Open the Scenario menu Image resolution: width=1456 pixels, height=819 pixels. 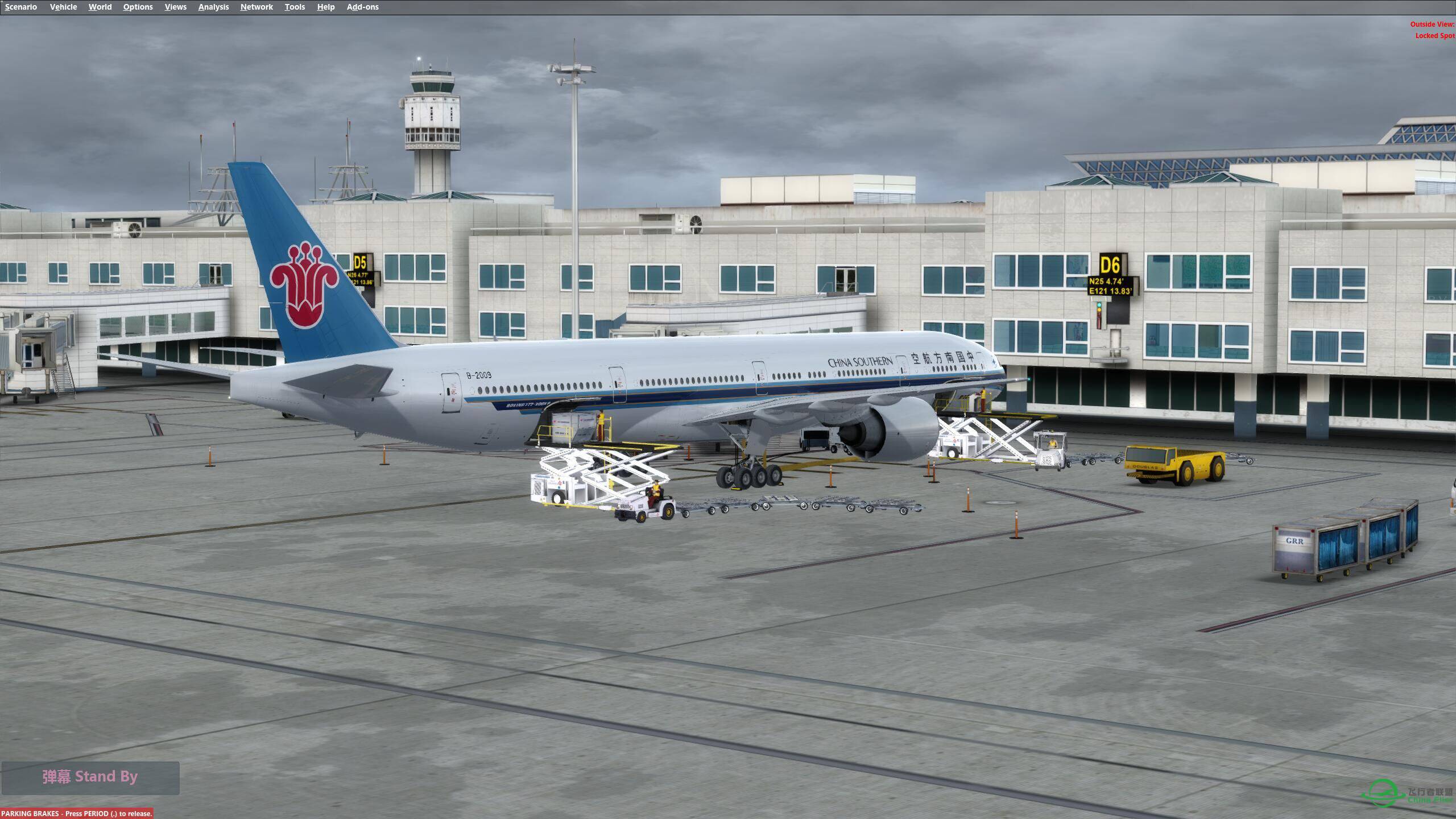20,6
